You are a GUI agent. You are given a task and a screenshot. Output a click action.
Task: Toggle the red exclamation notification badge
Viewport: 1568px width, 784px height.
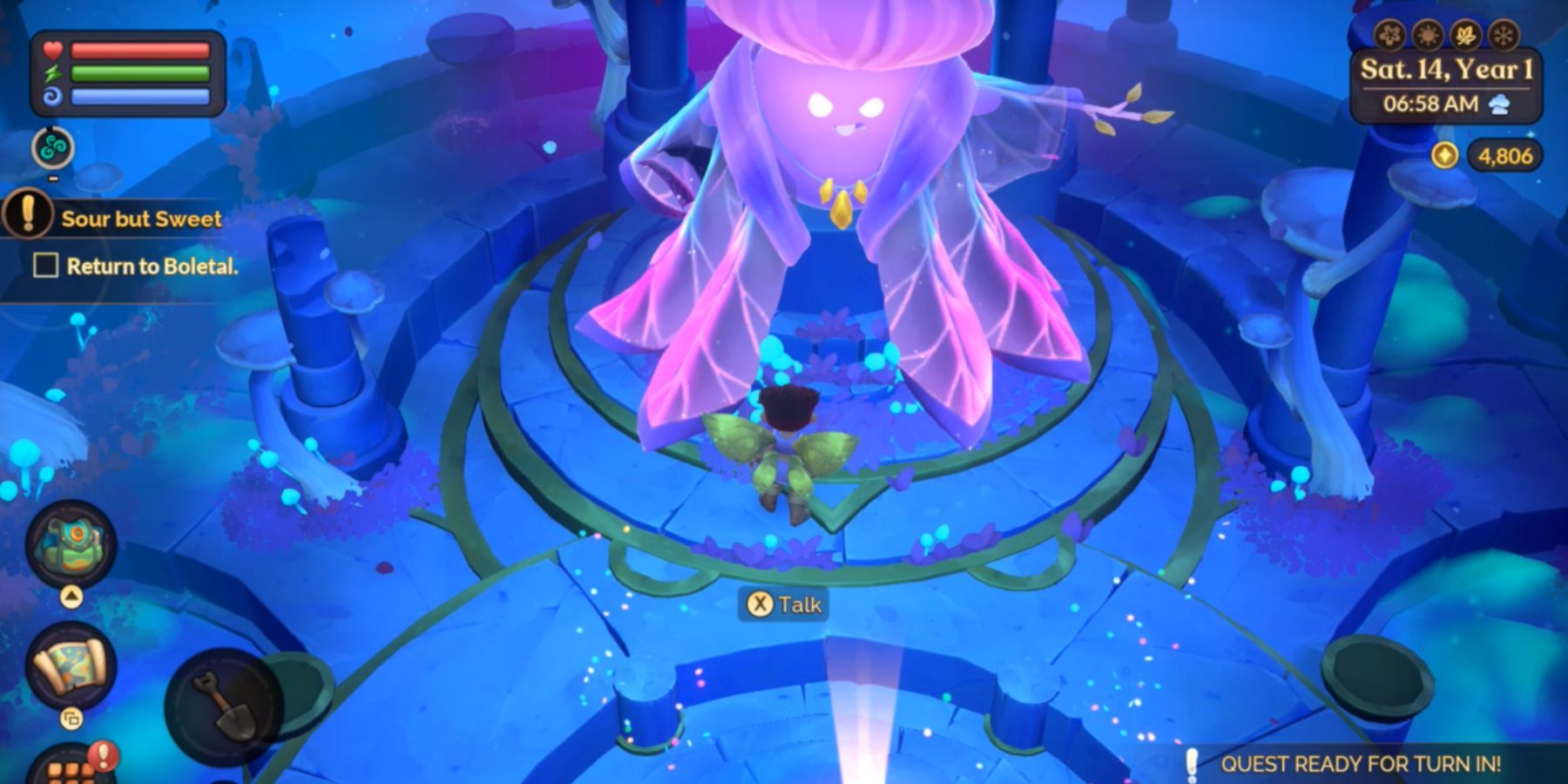102,754
